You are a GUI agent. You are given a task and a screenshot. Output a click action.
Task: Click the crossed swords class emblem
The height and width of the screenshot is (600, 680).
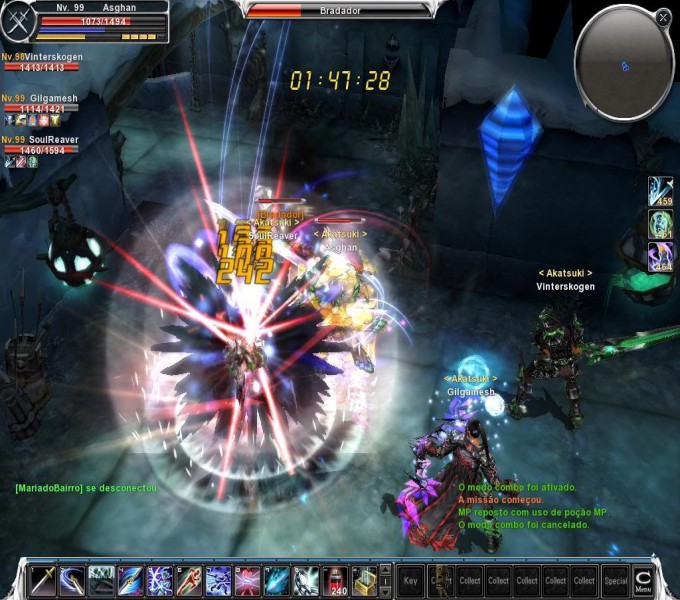pyautogui.click(x=17, y=18)
